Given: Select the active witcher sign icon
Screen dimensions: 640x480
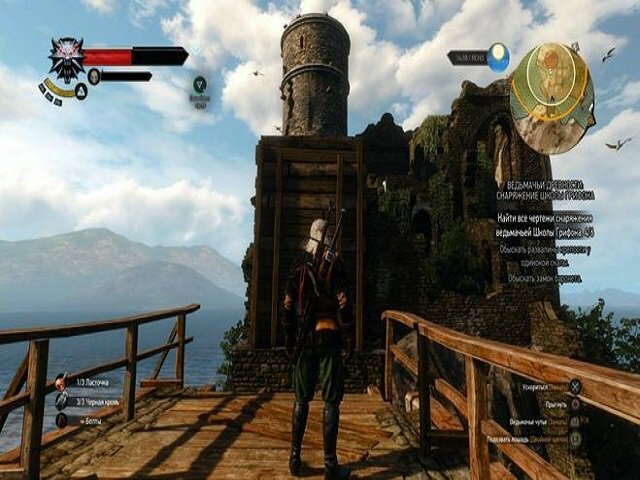Looking at the screenshot, I should point(80,92).
